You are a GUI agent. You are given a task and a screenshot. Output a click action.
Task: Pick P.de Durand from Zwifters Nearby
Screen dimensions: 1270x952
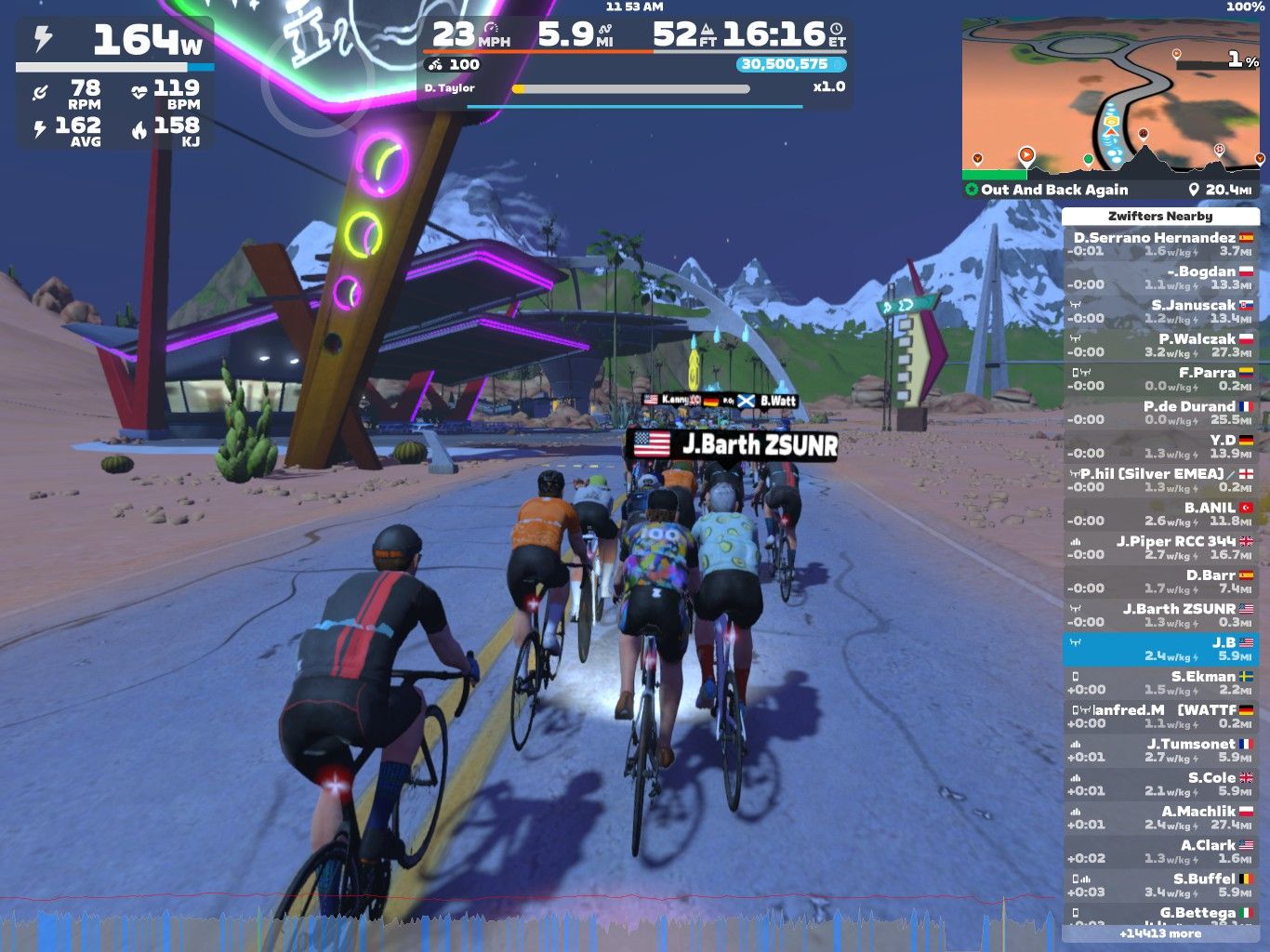(1160, 412)
